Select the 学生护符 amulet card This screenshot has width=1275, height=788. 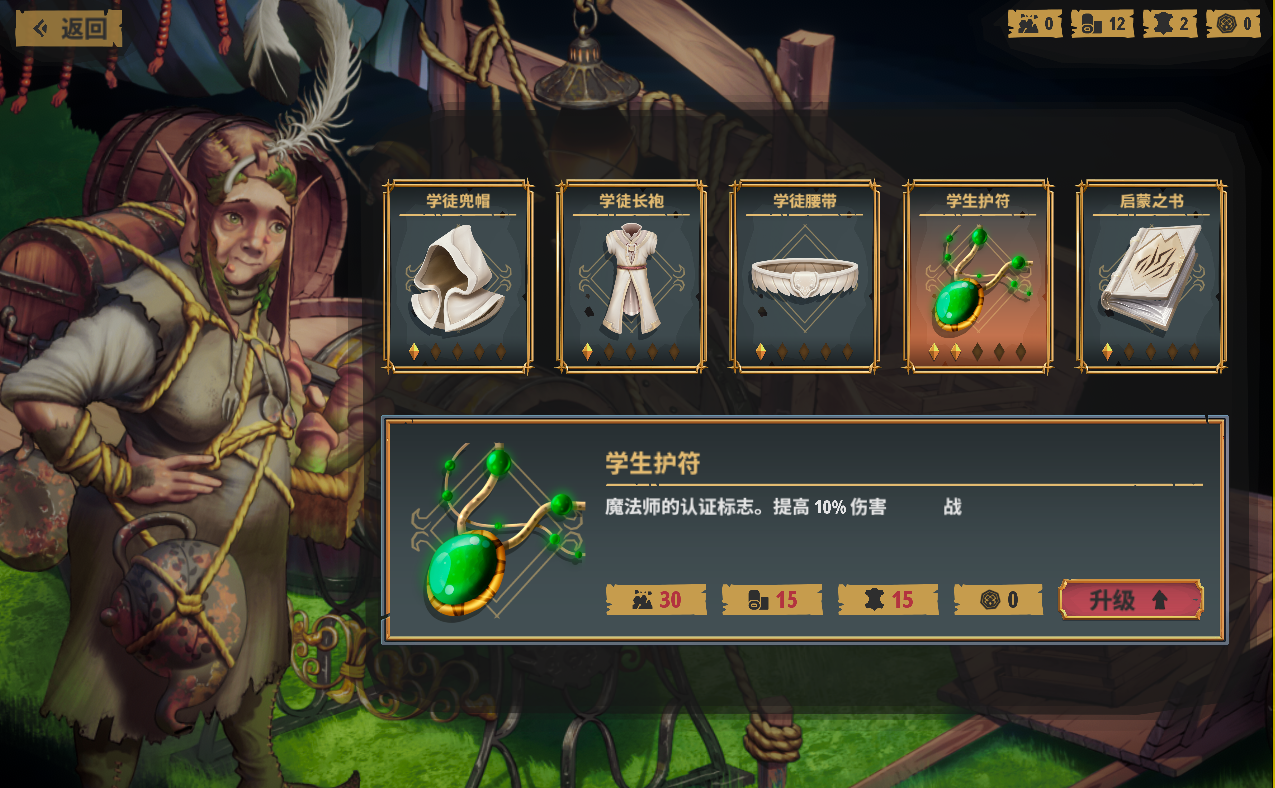pos(977,276)
